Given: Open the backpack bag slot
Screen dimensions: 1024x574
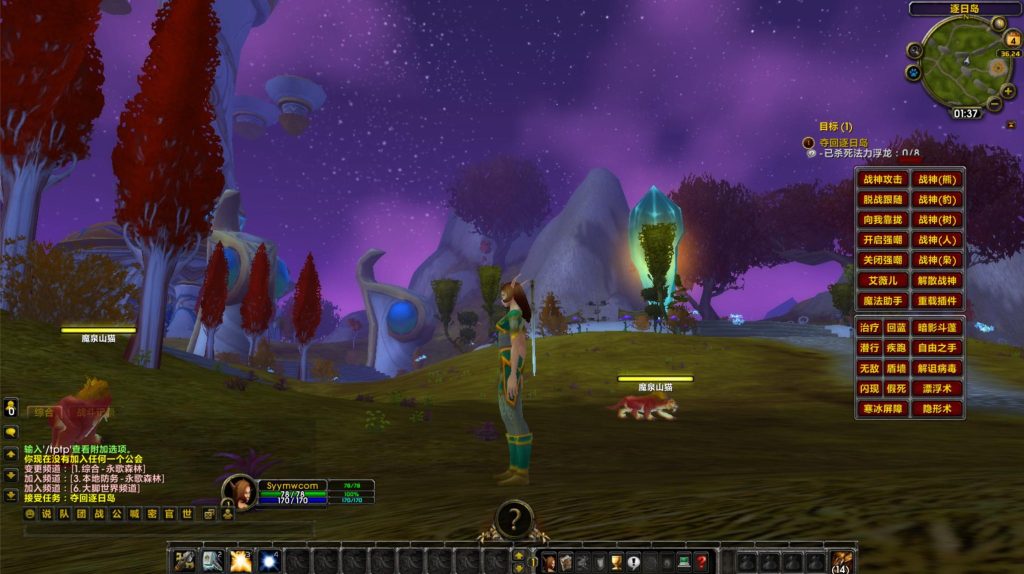Looking at the screenshot, I should [841, 561].
